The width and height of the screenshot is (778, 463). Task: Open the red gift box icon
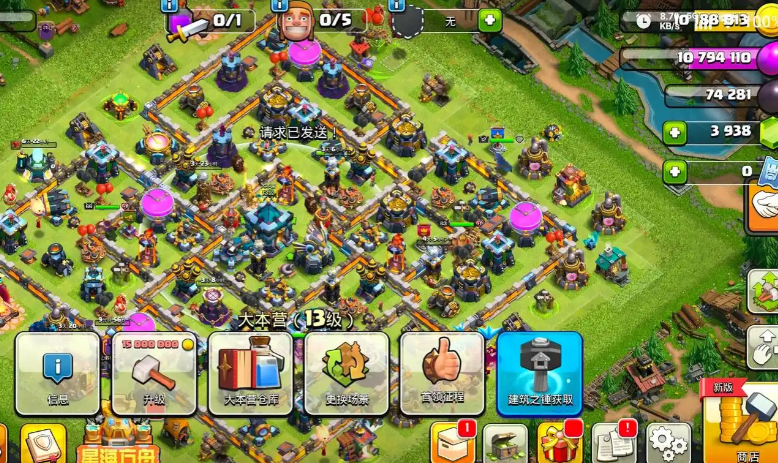558,443
